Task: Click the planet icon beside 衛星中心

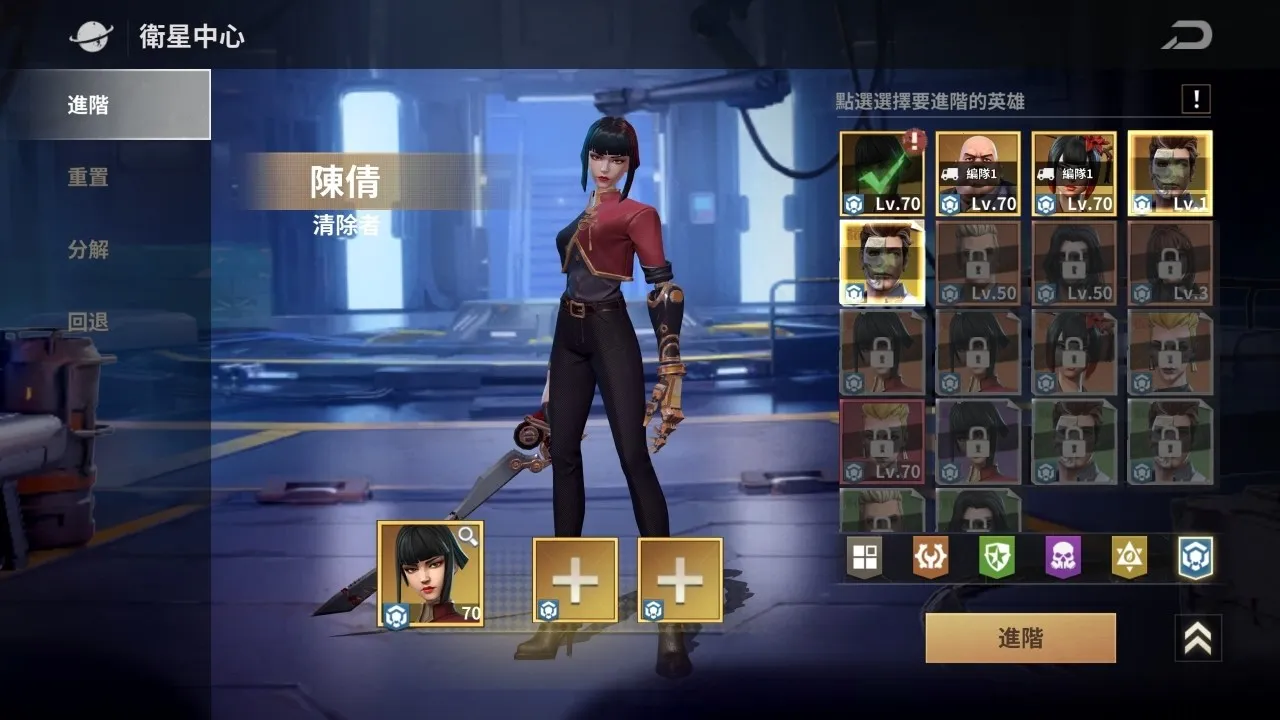Action: [x=91, y=37]
